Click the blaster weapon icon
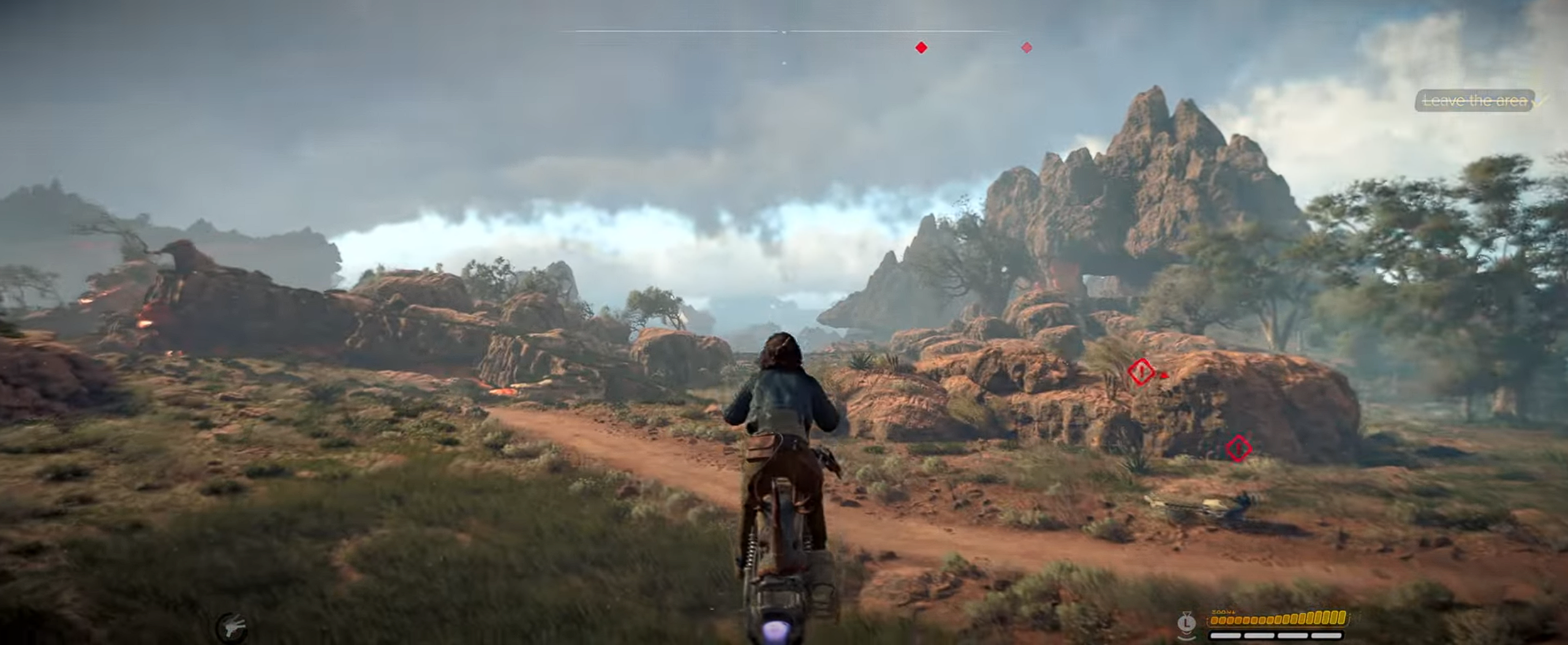This screenshot has width=1568, height=645. point(234,627)
